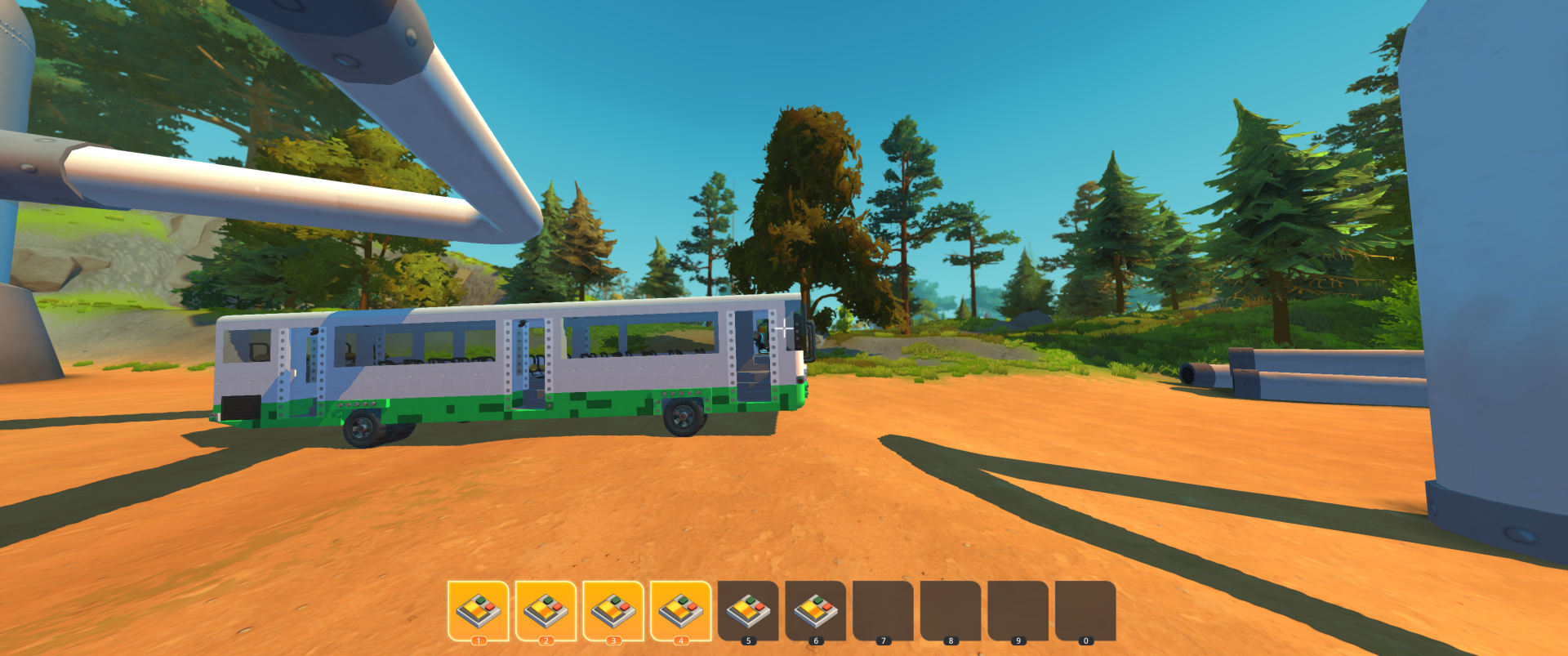Select the unhighlighted controller in slot 5

[x=748, y=611]
